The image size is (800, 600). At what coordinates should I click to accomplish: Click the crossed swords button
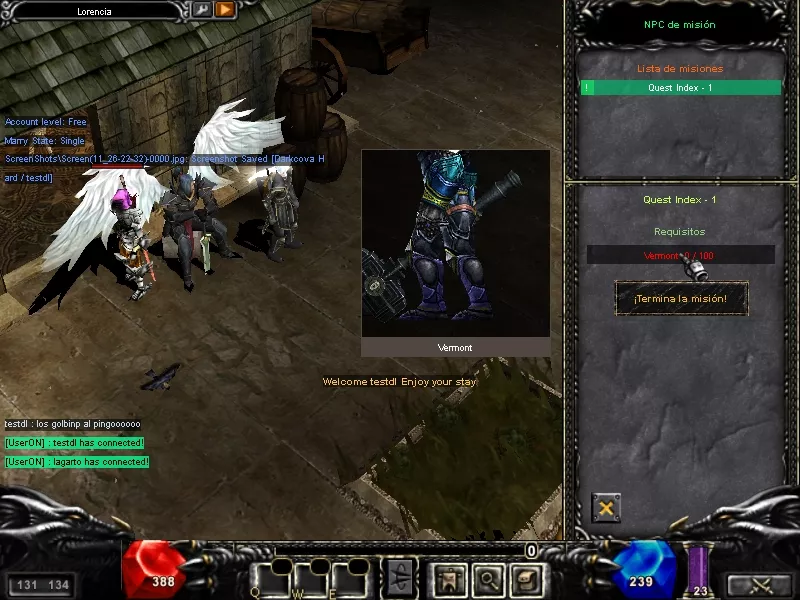pyautogui.click(x=758, y=584)
